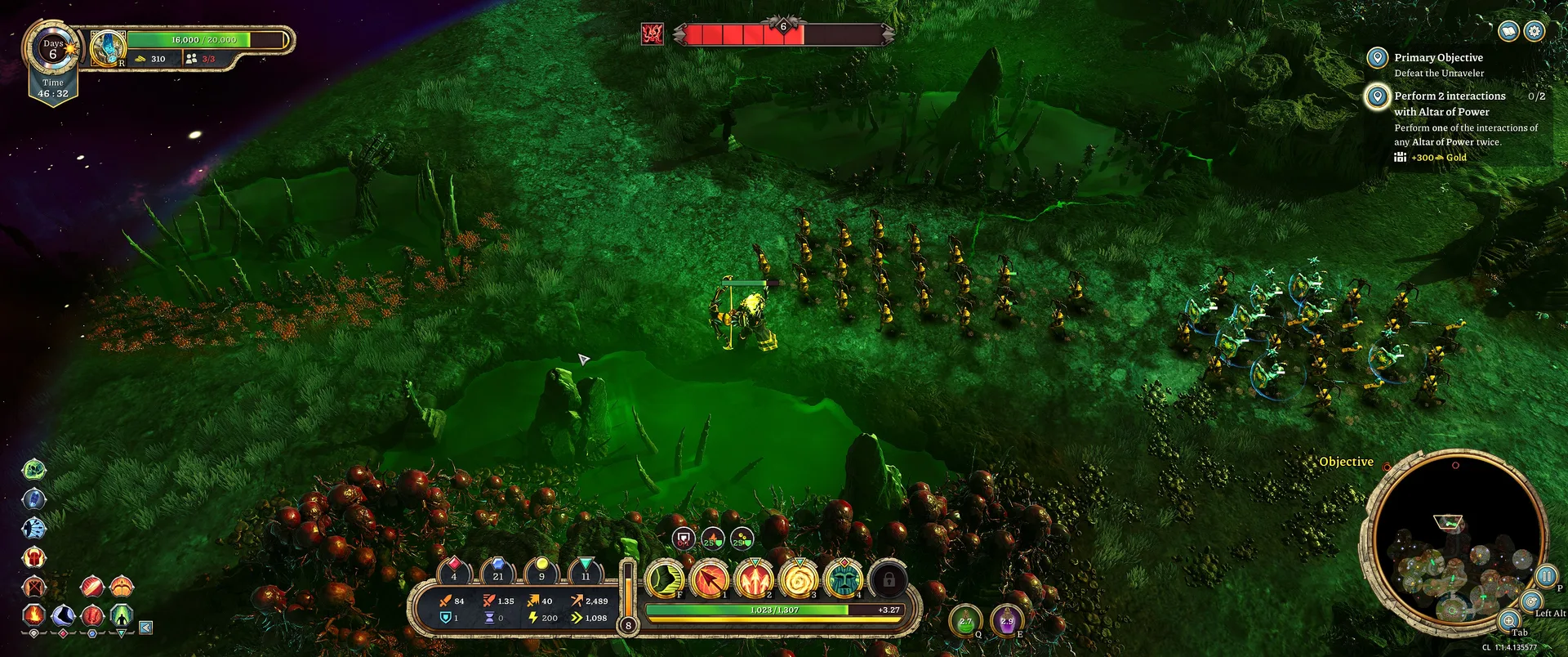Image resolution: width=1568 pixels, height=657 pixels.
Task: Click the hero portrait at top left
Action: [107, 47]
